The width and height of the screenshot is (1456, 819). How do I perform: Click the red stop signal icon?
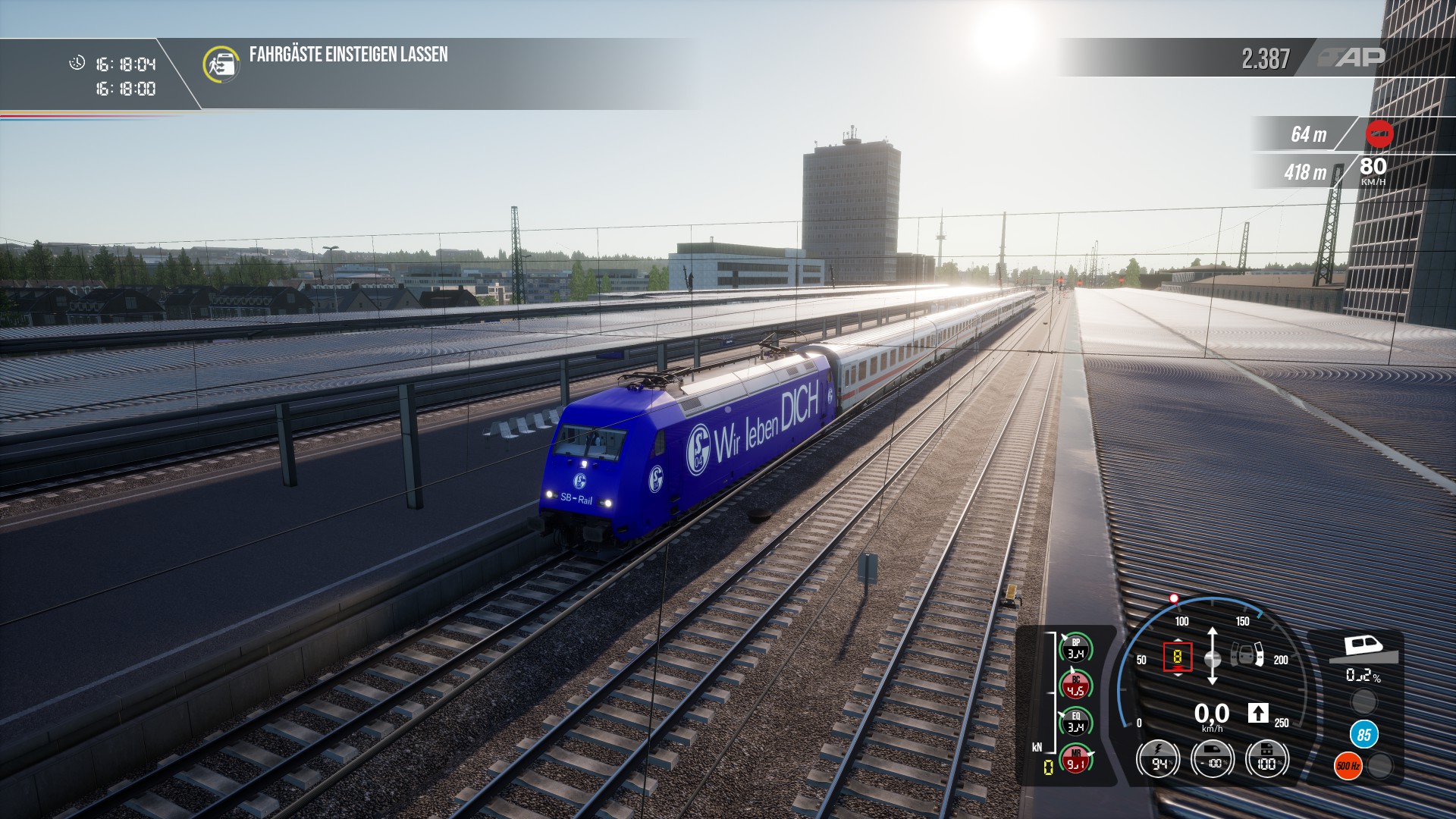pos(1379,134)
